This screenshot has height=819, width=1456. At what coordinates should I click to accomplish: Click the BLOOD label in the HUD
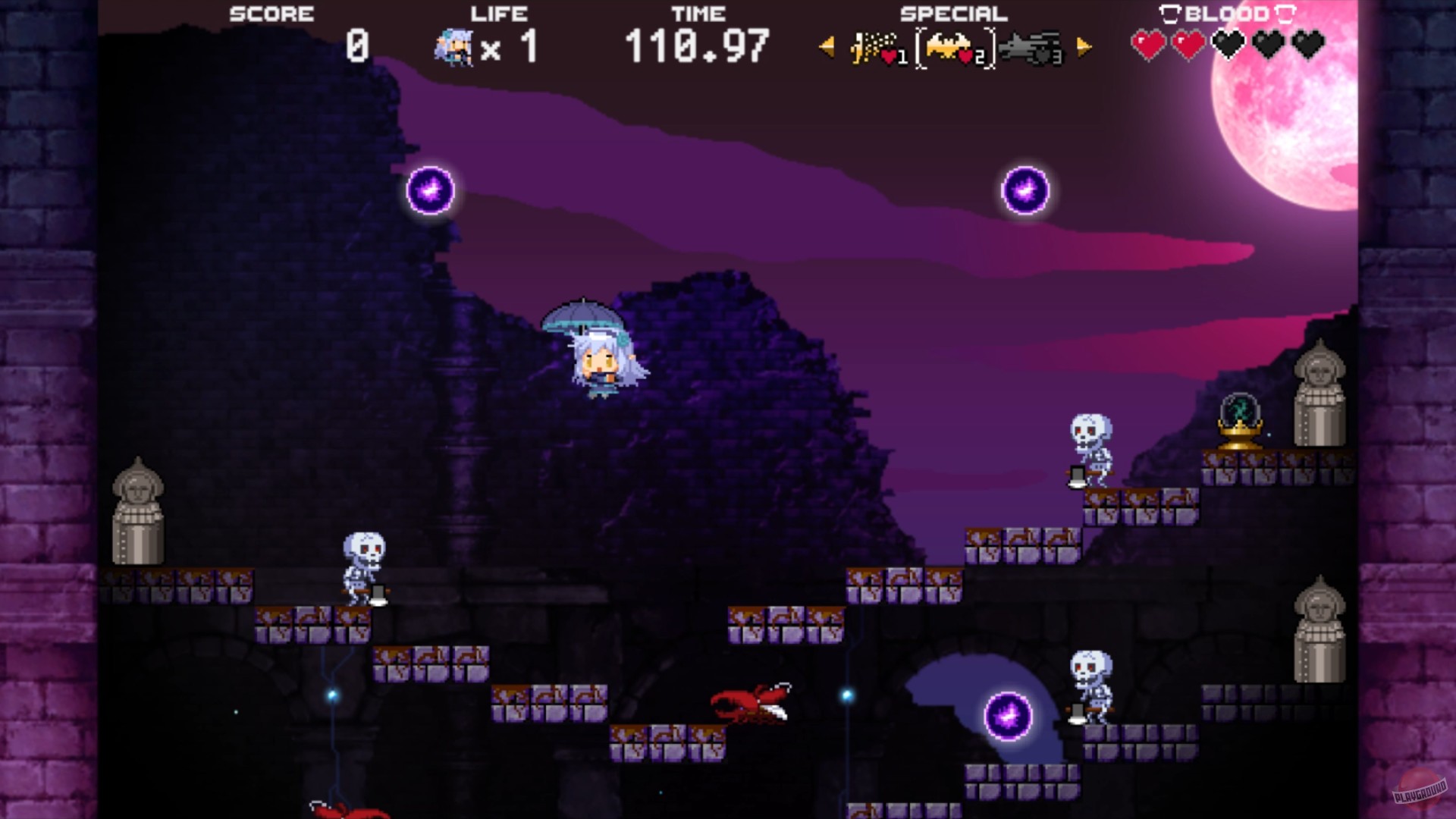click(1227, 14)
